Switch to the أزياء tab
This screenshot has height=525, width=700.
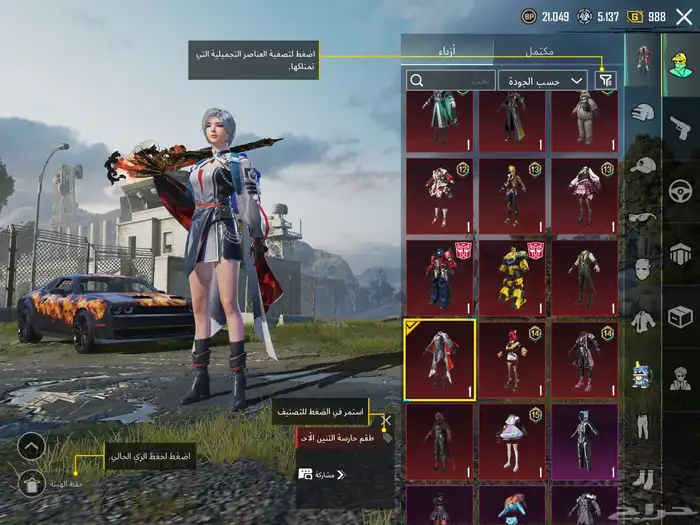(x=447, y=50)
